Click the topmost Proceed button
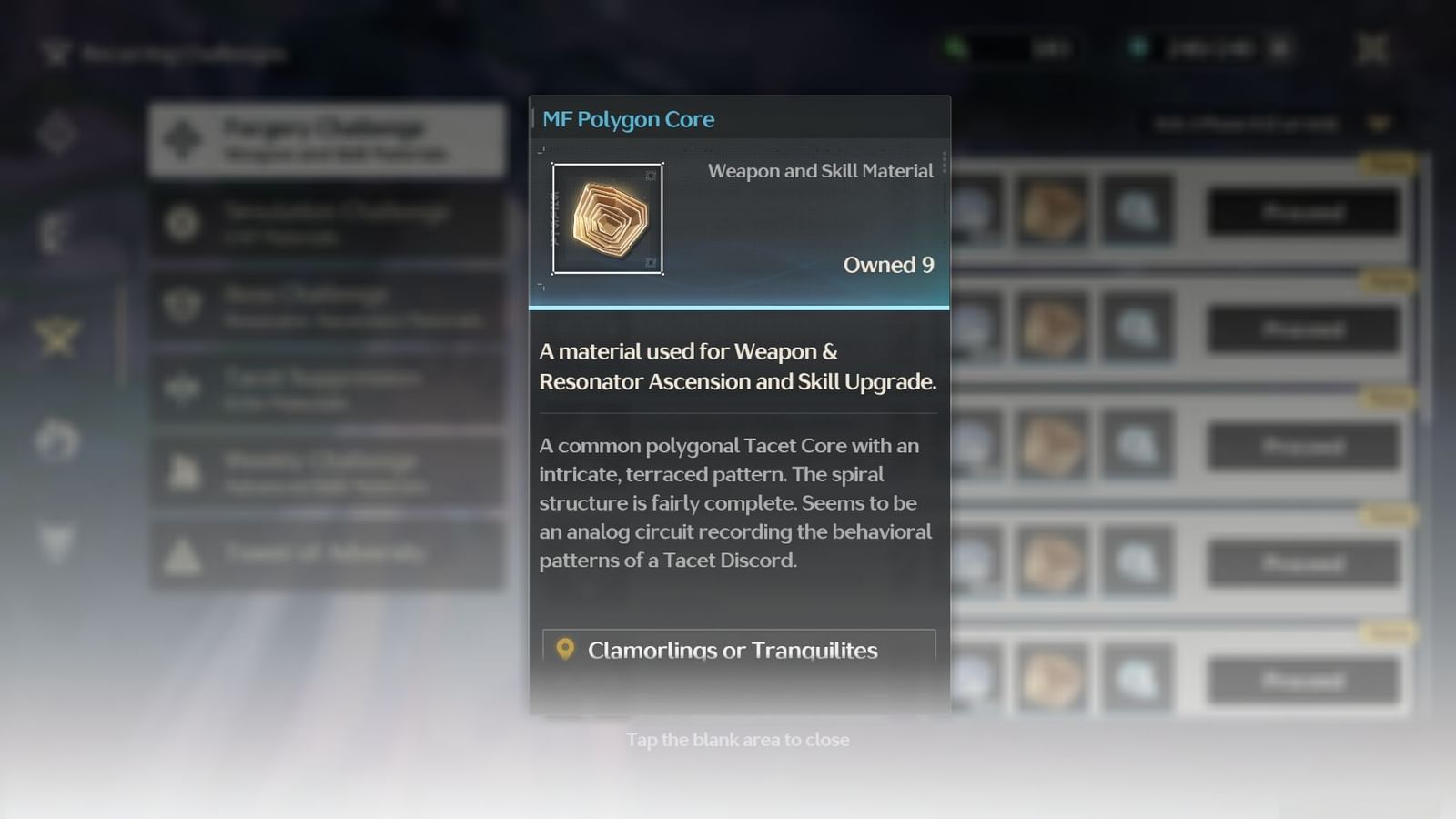This screenshot has height=819, width=1456. [1303, 211]
